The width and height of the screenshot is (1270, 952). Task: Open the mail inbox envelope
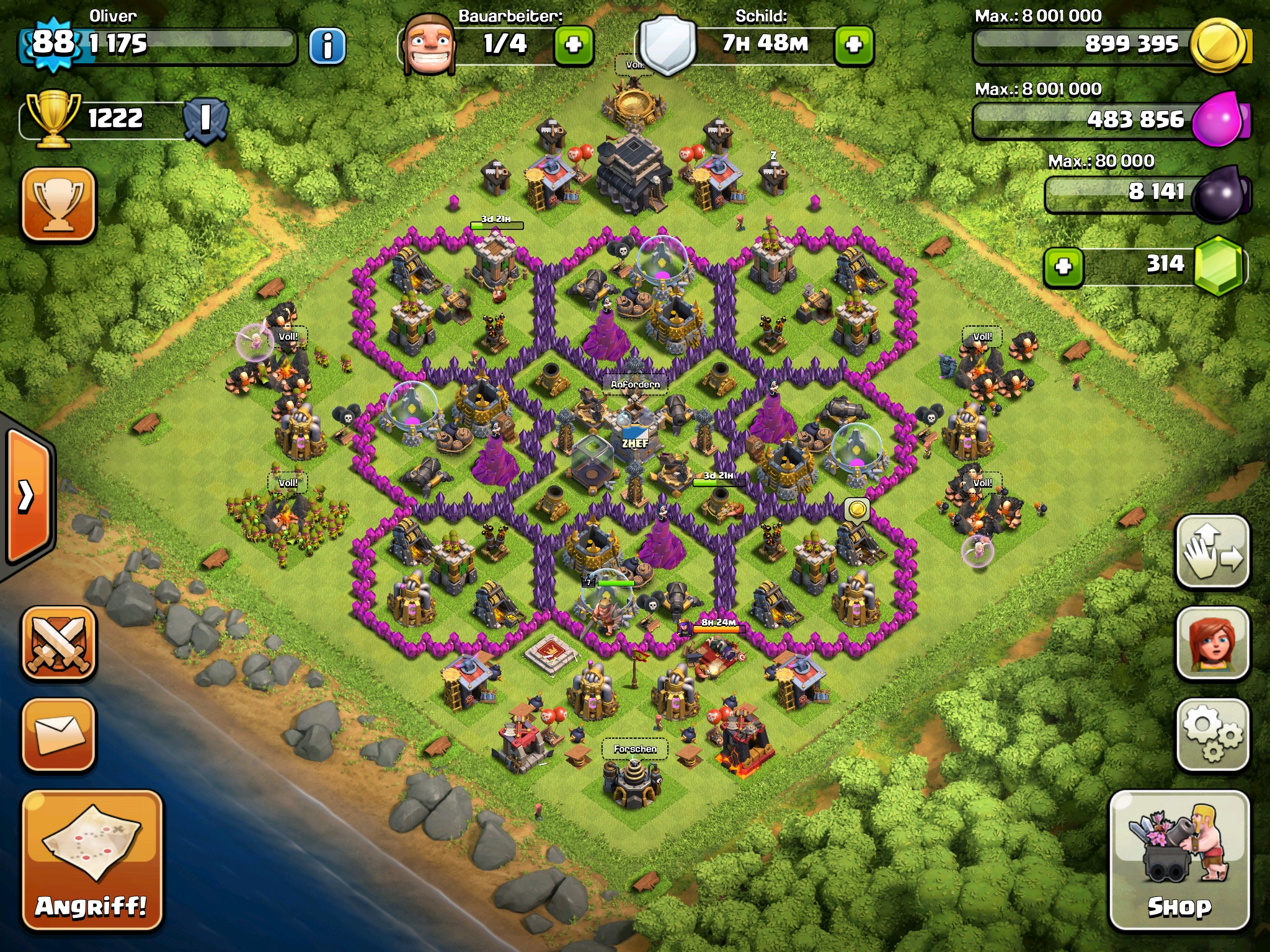point(59,735)
